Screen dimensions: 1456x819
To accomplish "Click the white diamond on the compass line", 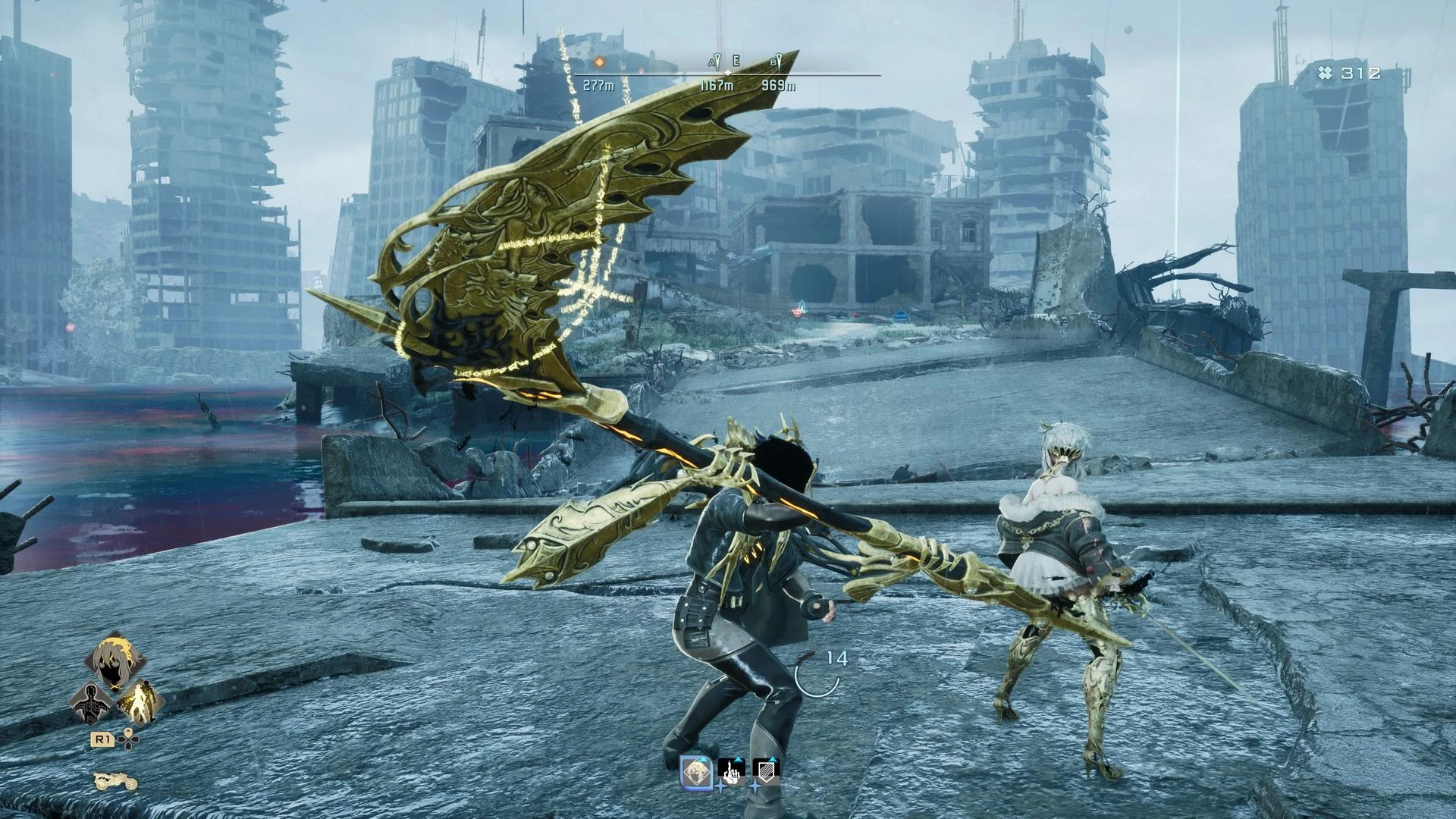I will [728, 73].
